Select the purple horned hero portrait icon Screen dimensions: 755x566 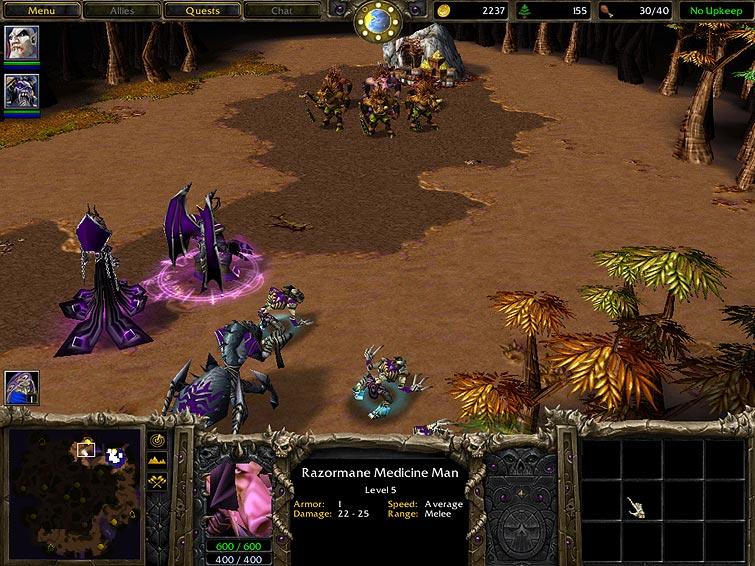pyautogui.click(x=21, y=91)
